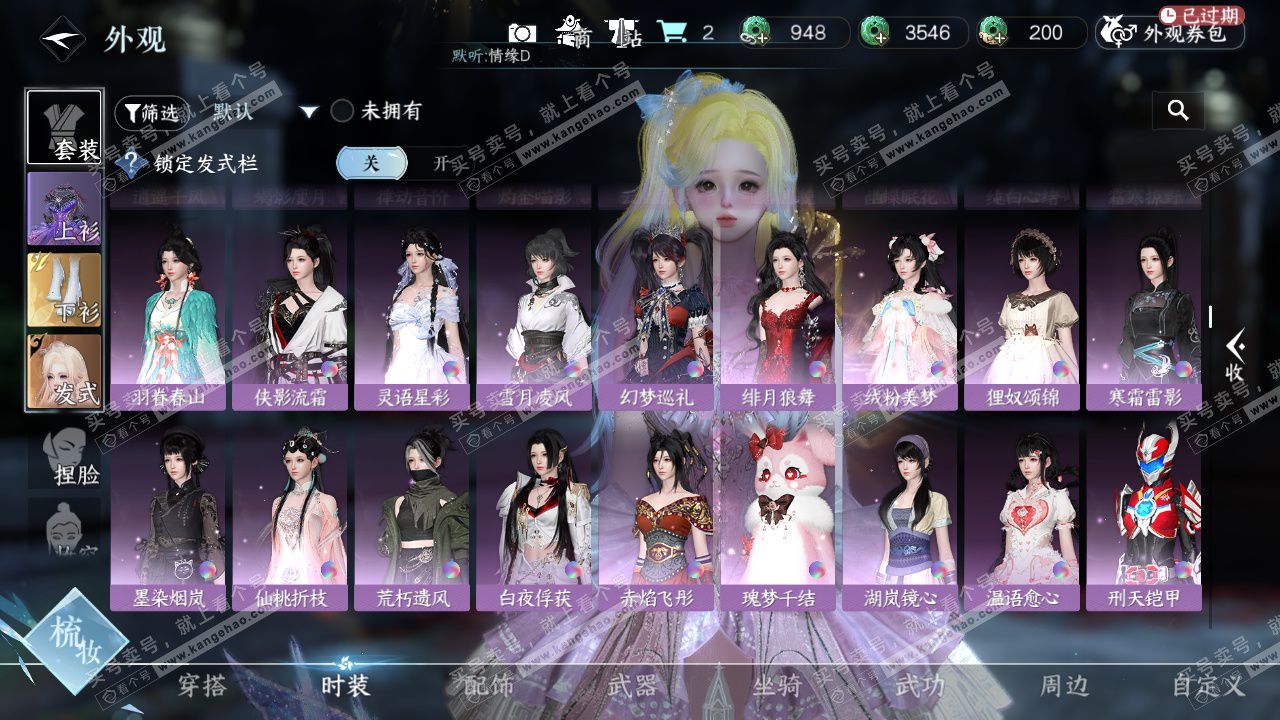Toggle the 未拥有 checkbox
Image resolution: width=1280 pixels, height=720 pixels.
pos(343,111)
